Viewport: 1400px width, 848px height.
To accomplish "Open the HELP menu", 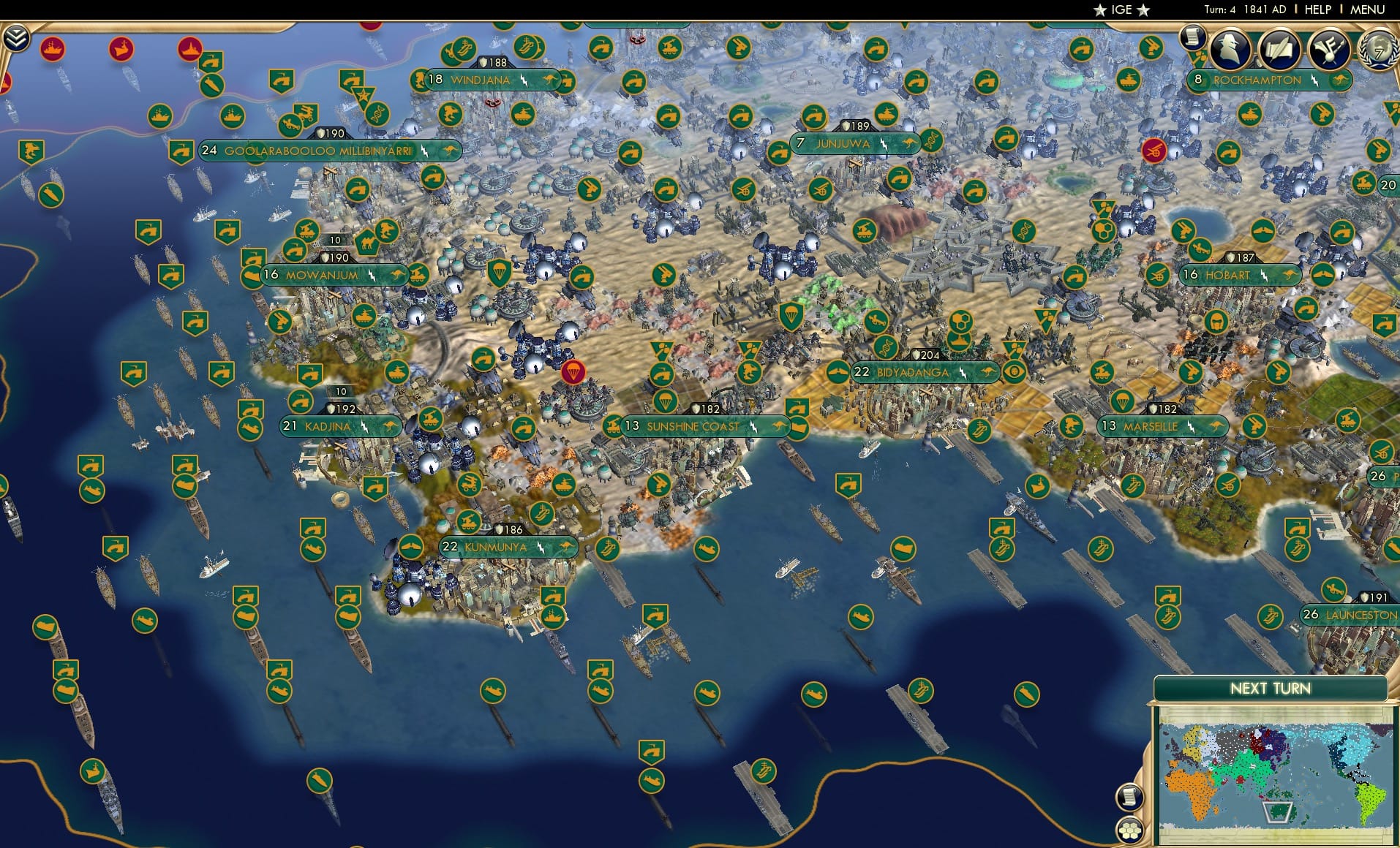I will [x=1317, y=10].
